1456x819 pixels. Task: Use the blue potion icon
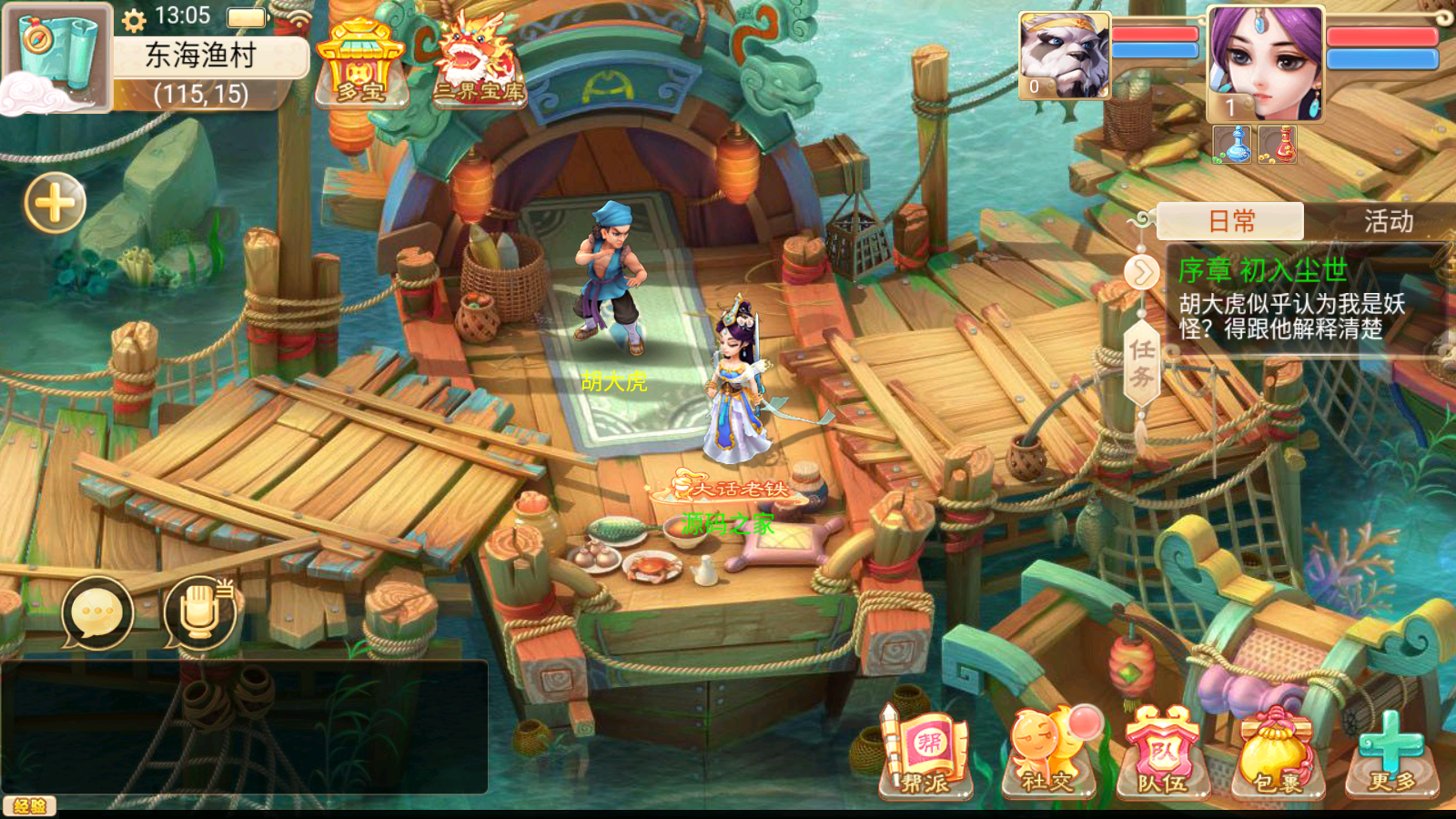click(x=1233, y=145)
